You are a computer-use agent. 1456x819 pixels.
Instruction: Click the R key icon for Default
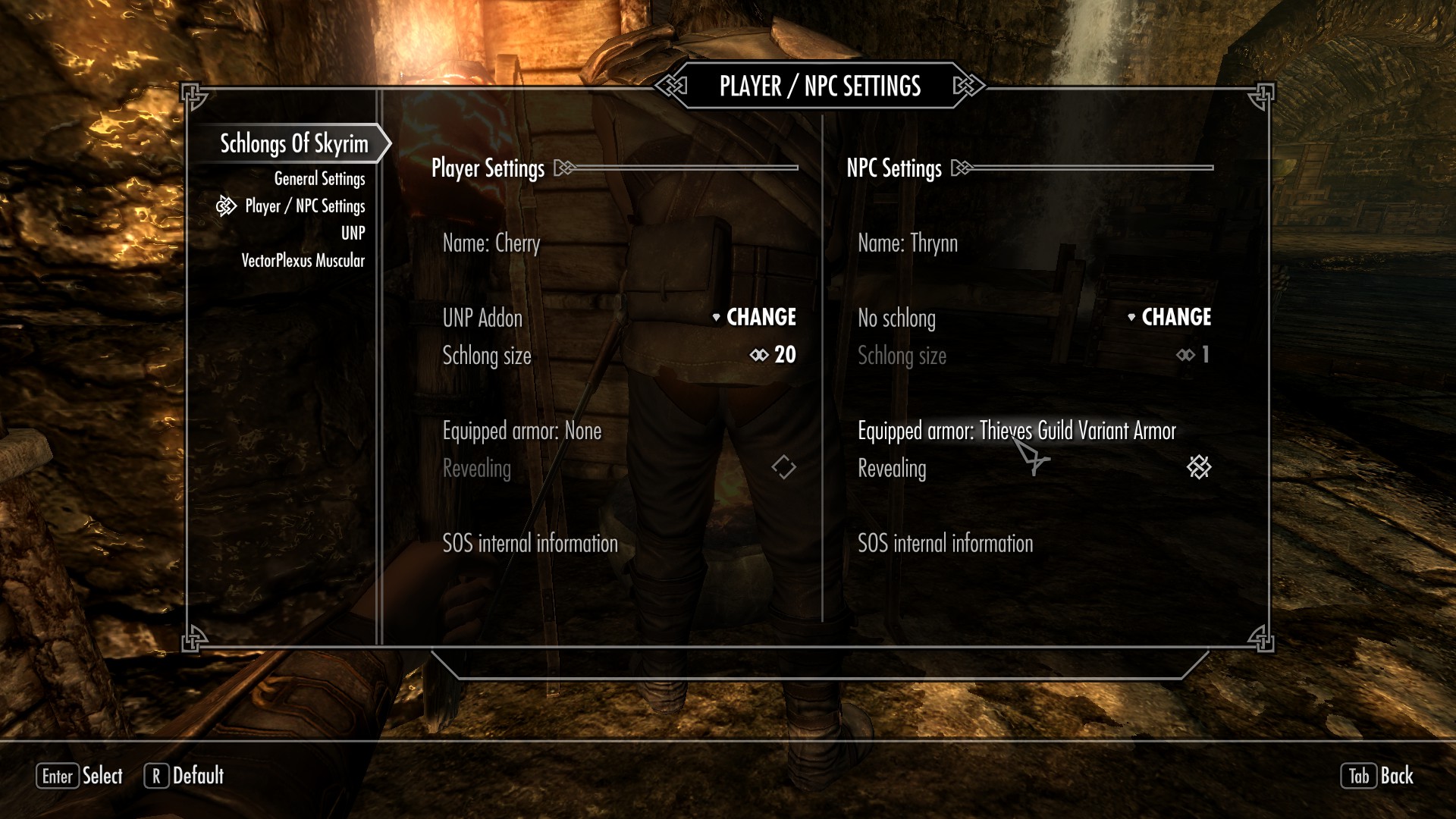(158, 777)
